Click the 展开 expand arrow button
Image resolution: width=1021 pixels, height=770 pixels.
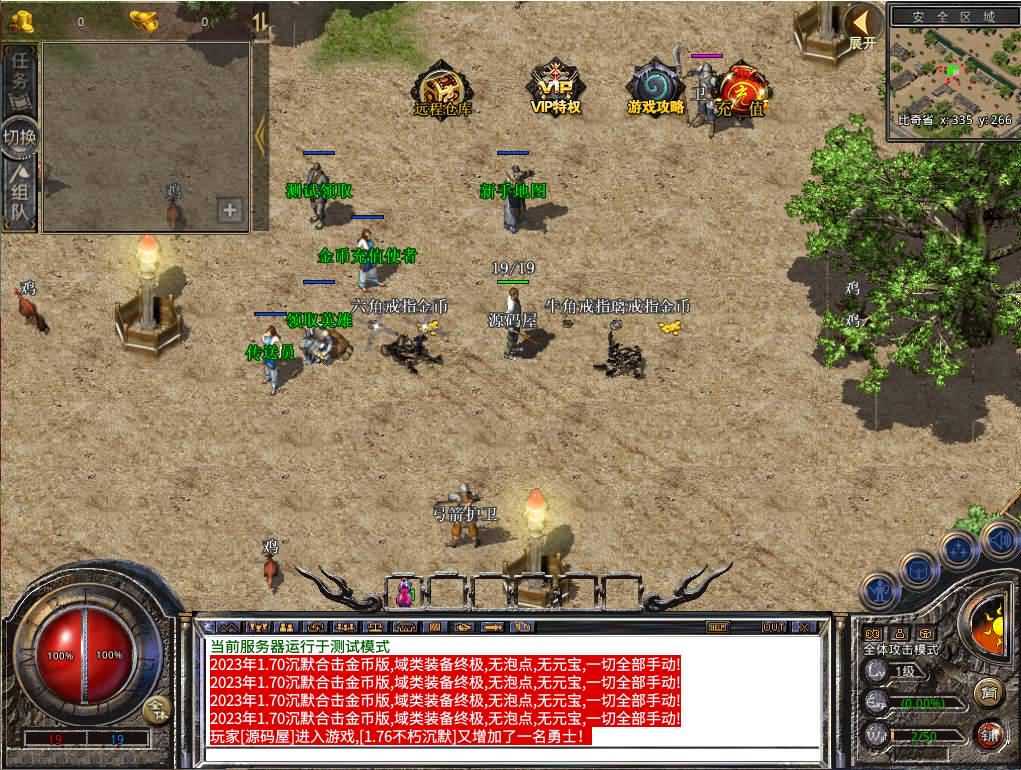[x=860, y=26]
